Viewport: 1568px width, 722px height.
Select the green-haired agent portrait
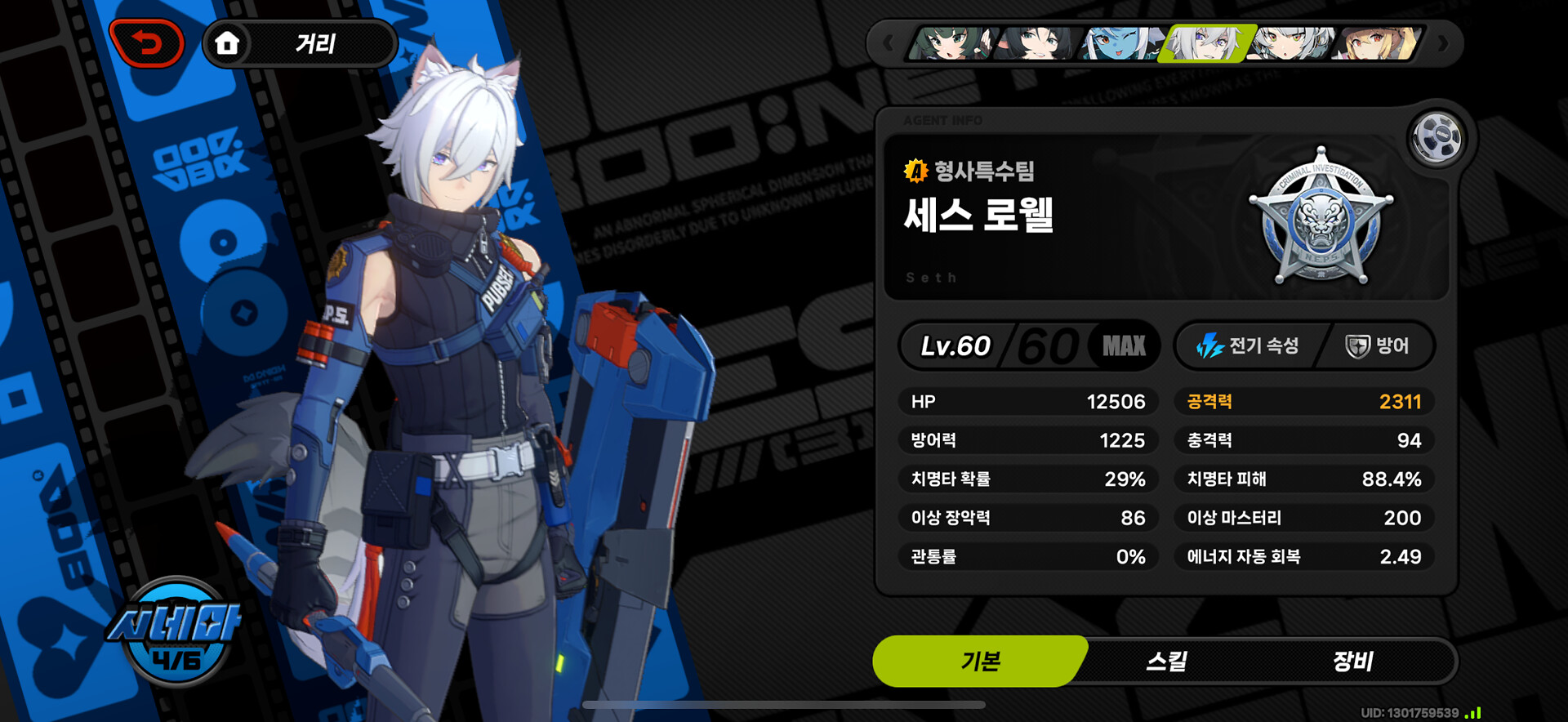tap(951, 43)
